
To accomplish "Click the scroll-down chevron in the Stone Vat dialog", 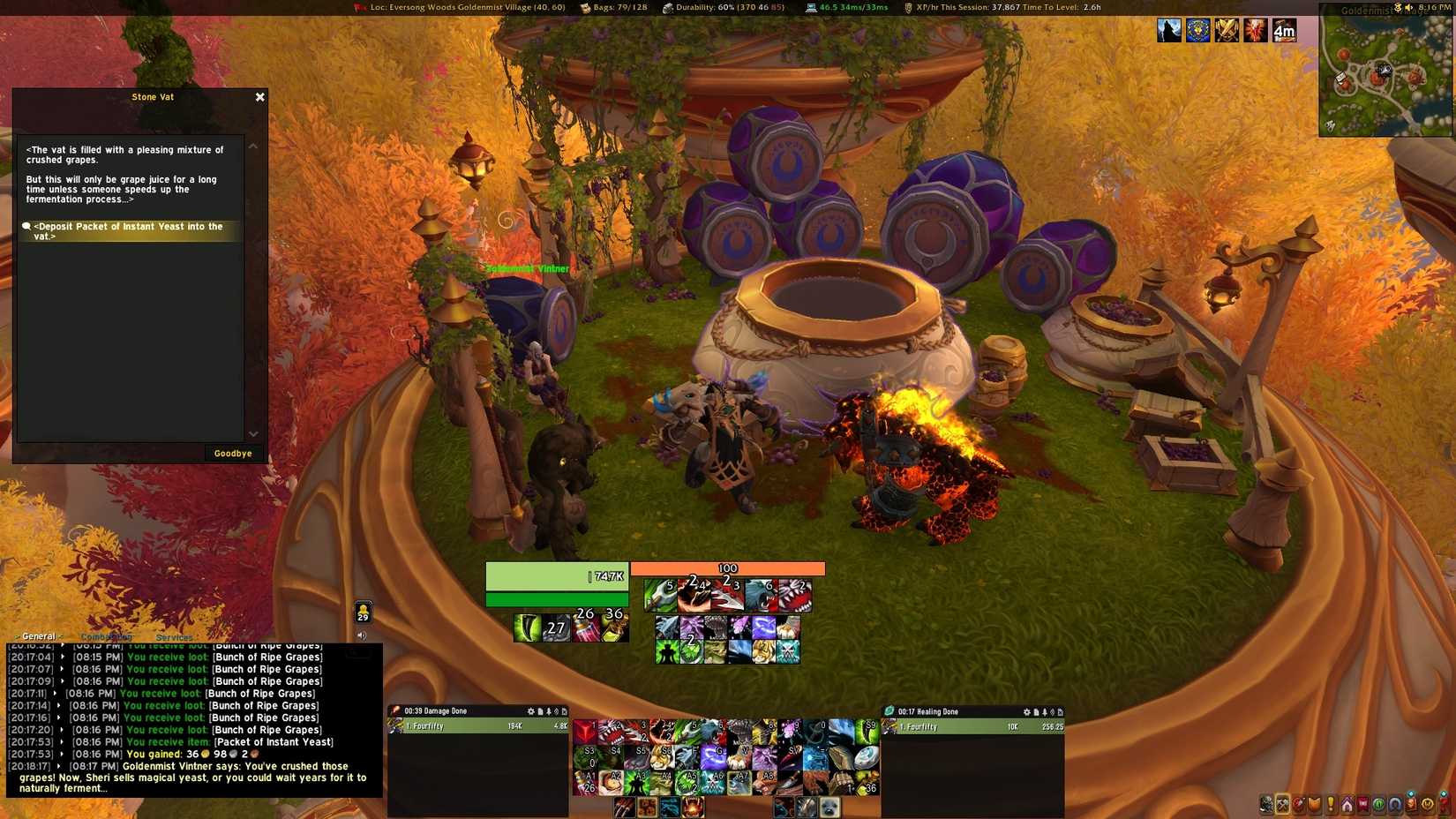I will 254,434.
